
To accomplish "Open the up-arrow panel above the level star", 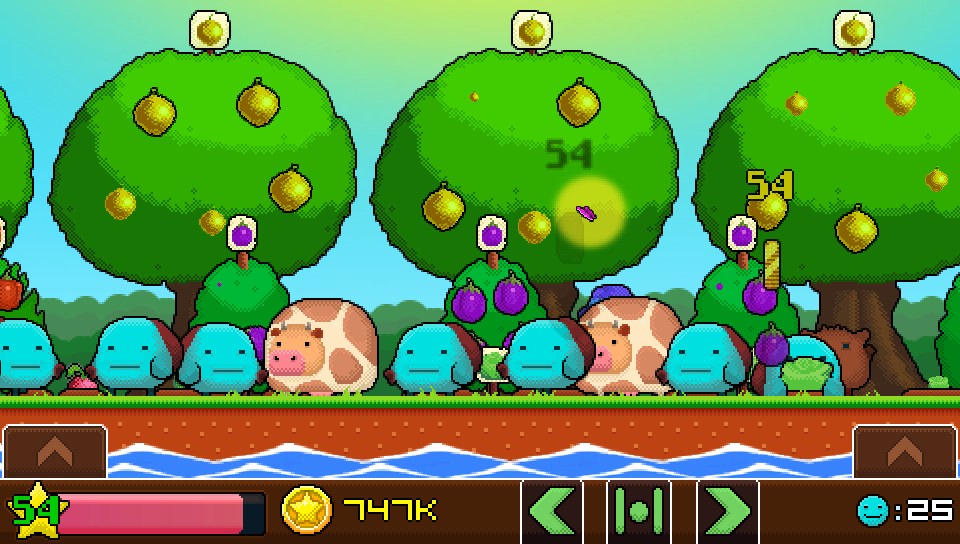I will pos(55,452).
